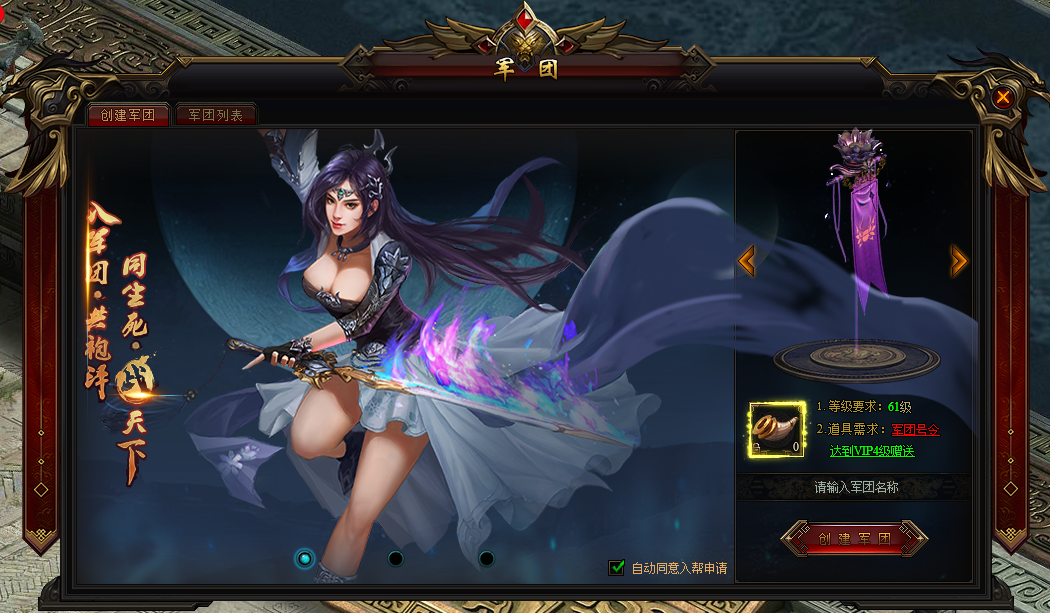Jump to the second slideshow dot
The image size is (1050, 613).
396,558
